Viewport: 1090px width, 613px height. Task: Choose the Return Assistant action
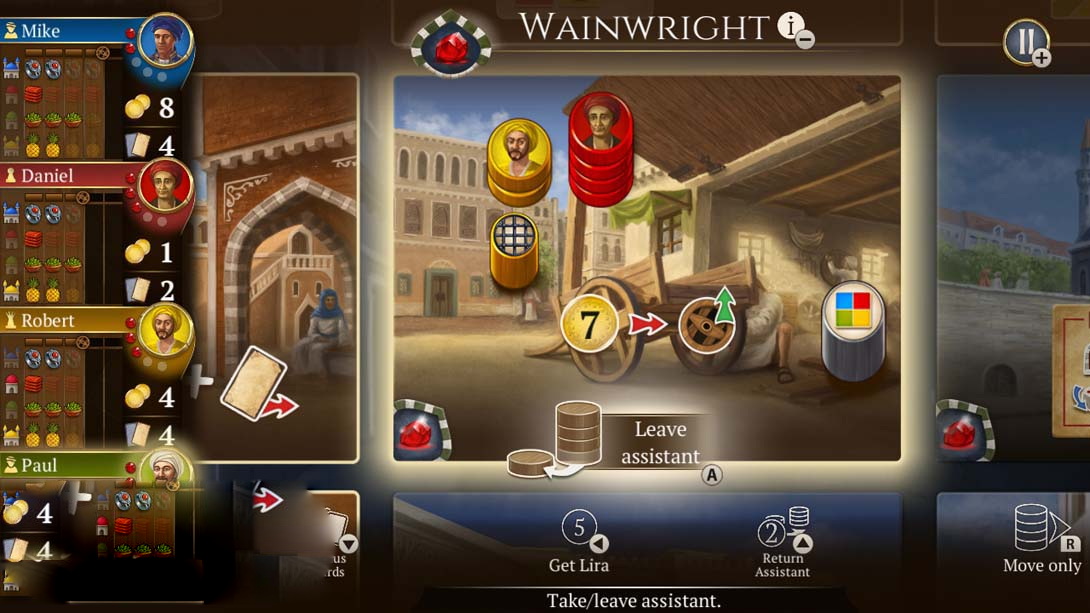[x=783, y=543]
